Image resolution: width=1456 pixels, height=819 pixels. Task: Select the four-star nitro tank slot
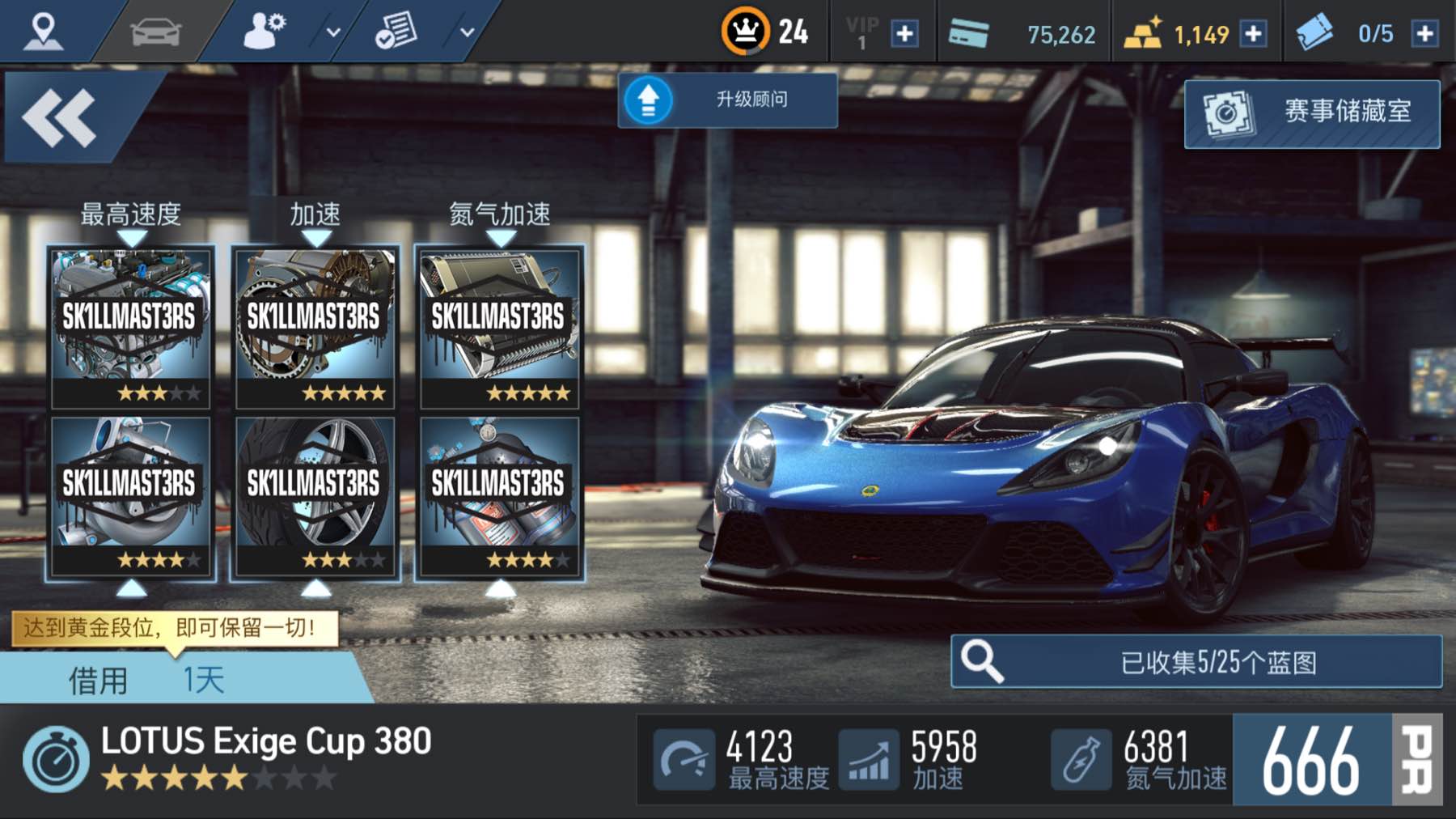499,495
